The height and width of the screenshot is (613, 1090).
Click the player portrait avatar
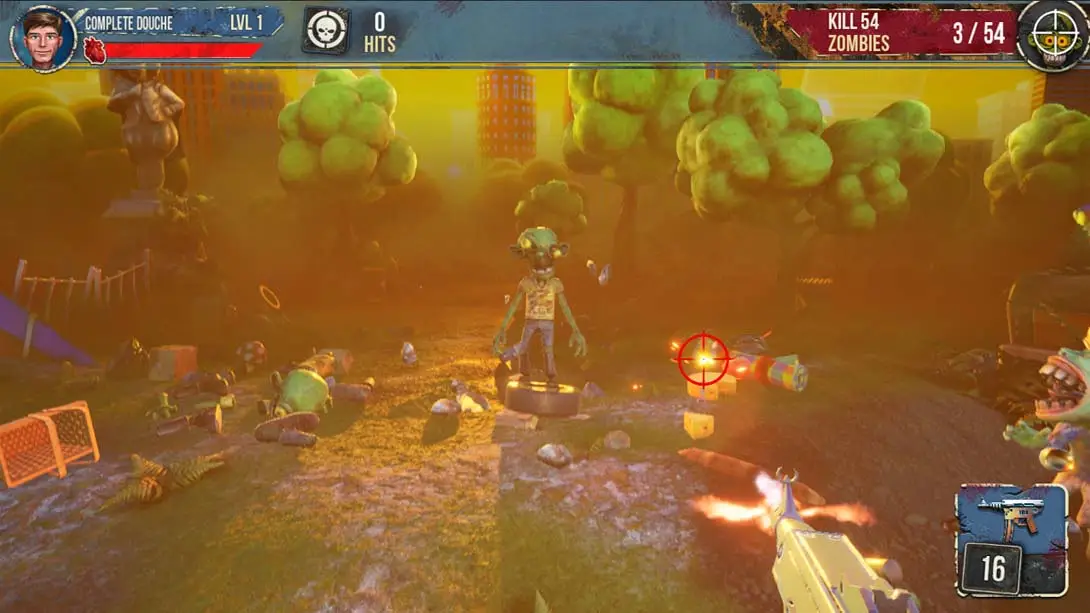(43, 39)
